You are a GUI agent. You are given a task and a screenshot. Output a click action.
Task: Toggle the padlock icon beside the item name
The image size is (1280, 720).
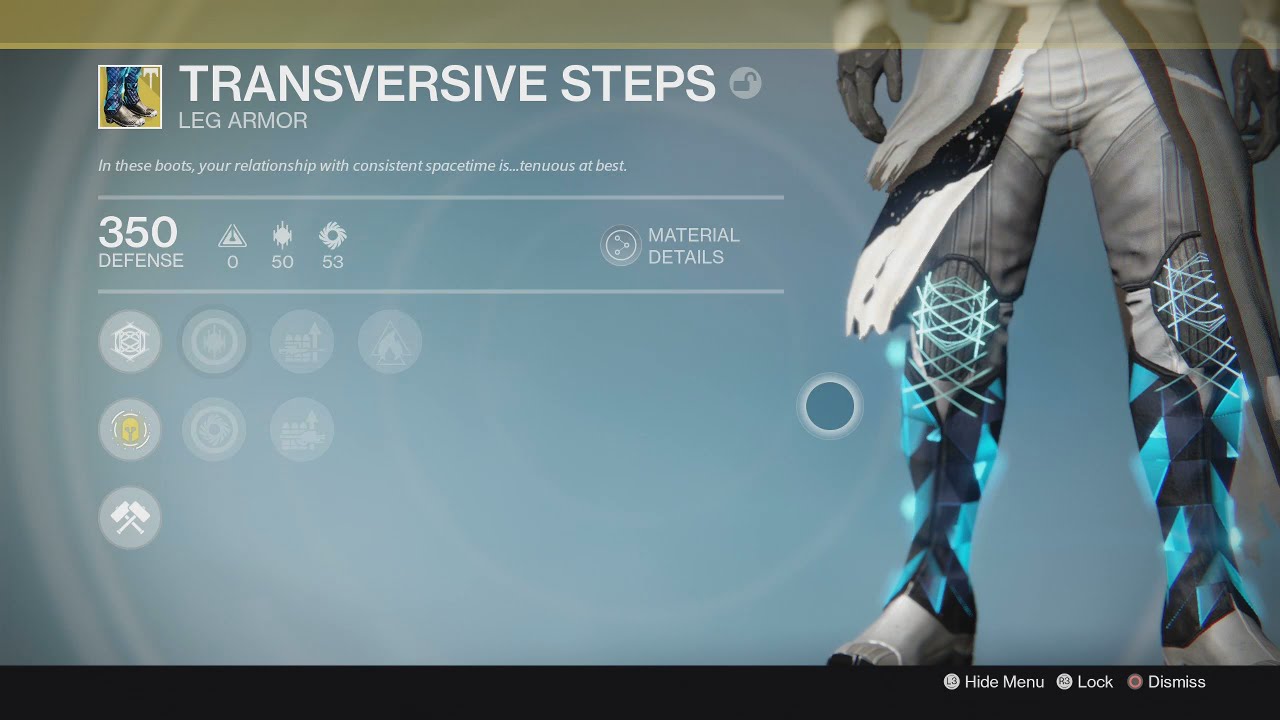click(x=745, y=82)
